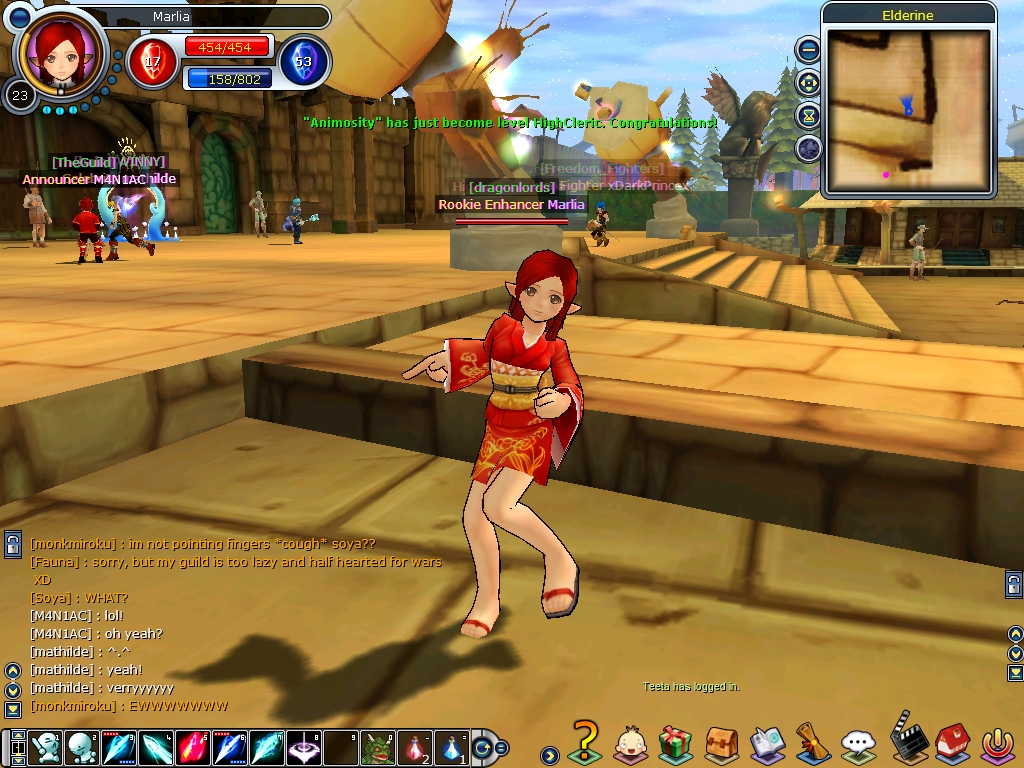The image size is (1024, 768).
Task: Open the rolled scroll quest icon
Action: (x=811, y=744)
